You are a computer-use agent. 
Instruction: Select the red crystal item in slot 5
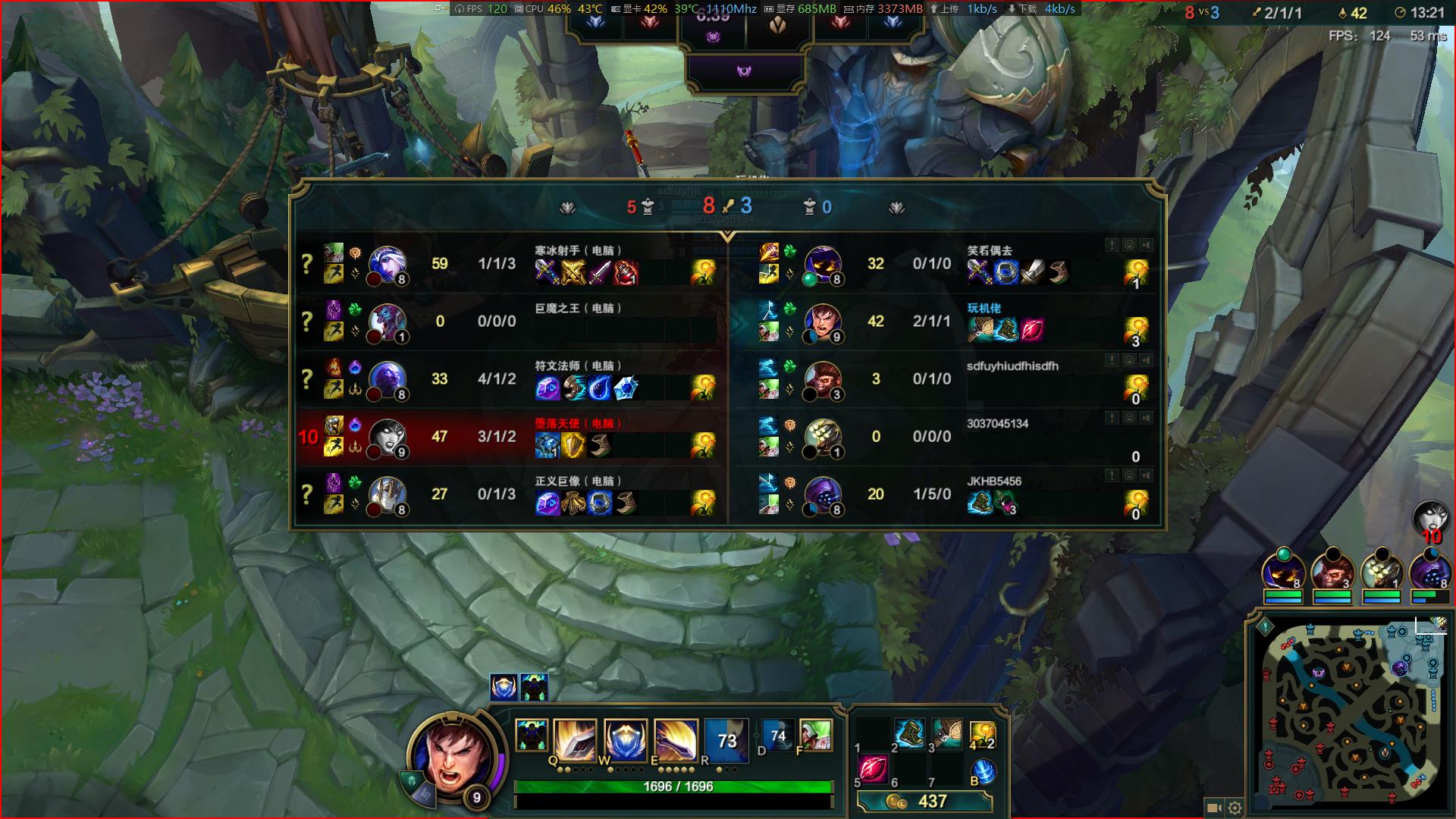coord(872,769)
